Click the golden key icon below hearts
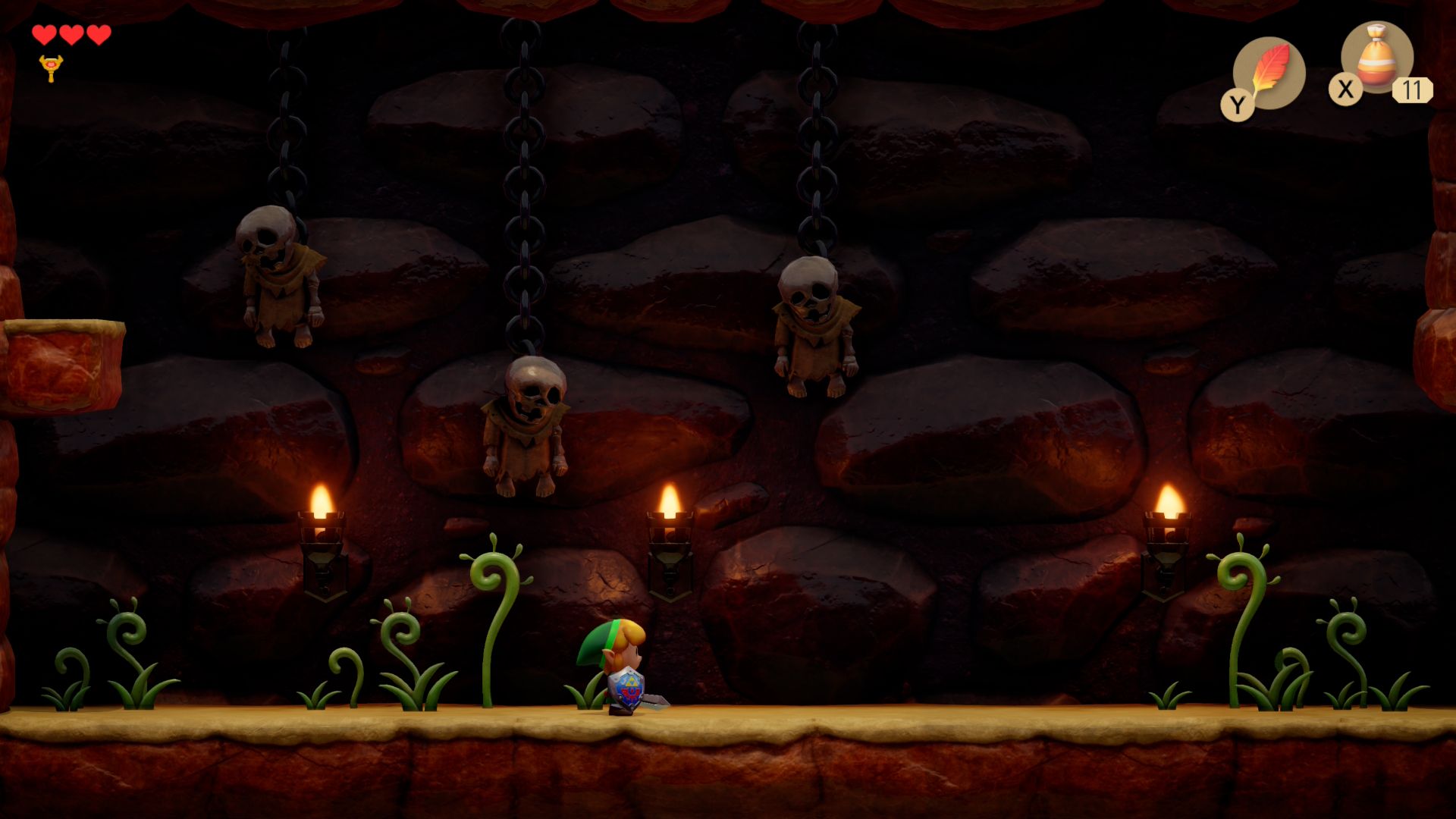1456x819 pixels. tap(51, 68)
